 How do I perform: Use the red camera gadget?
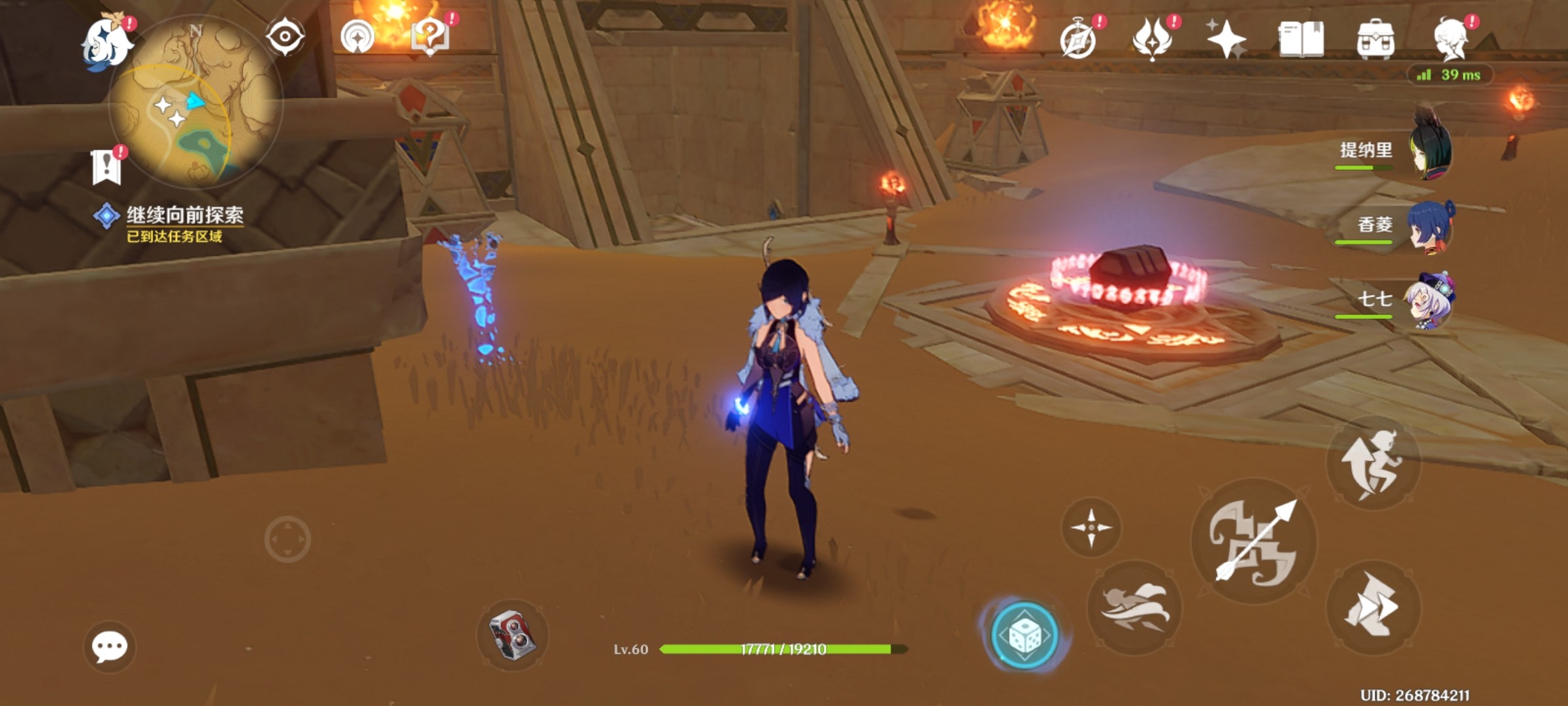click(513, 634)
